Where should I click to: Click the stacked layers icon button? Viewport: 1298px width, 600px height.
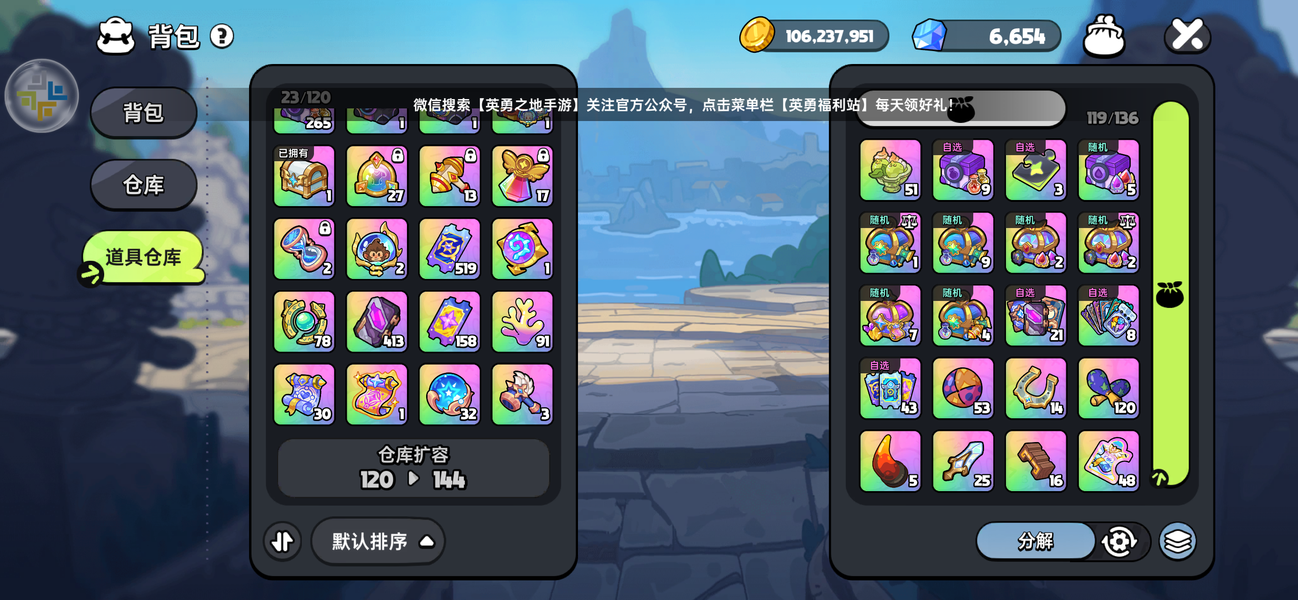tap(1178, 541)
